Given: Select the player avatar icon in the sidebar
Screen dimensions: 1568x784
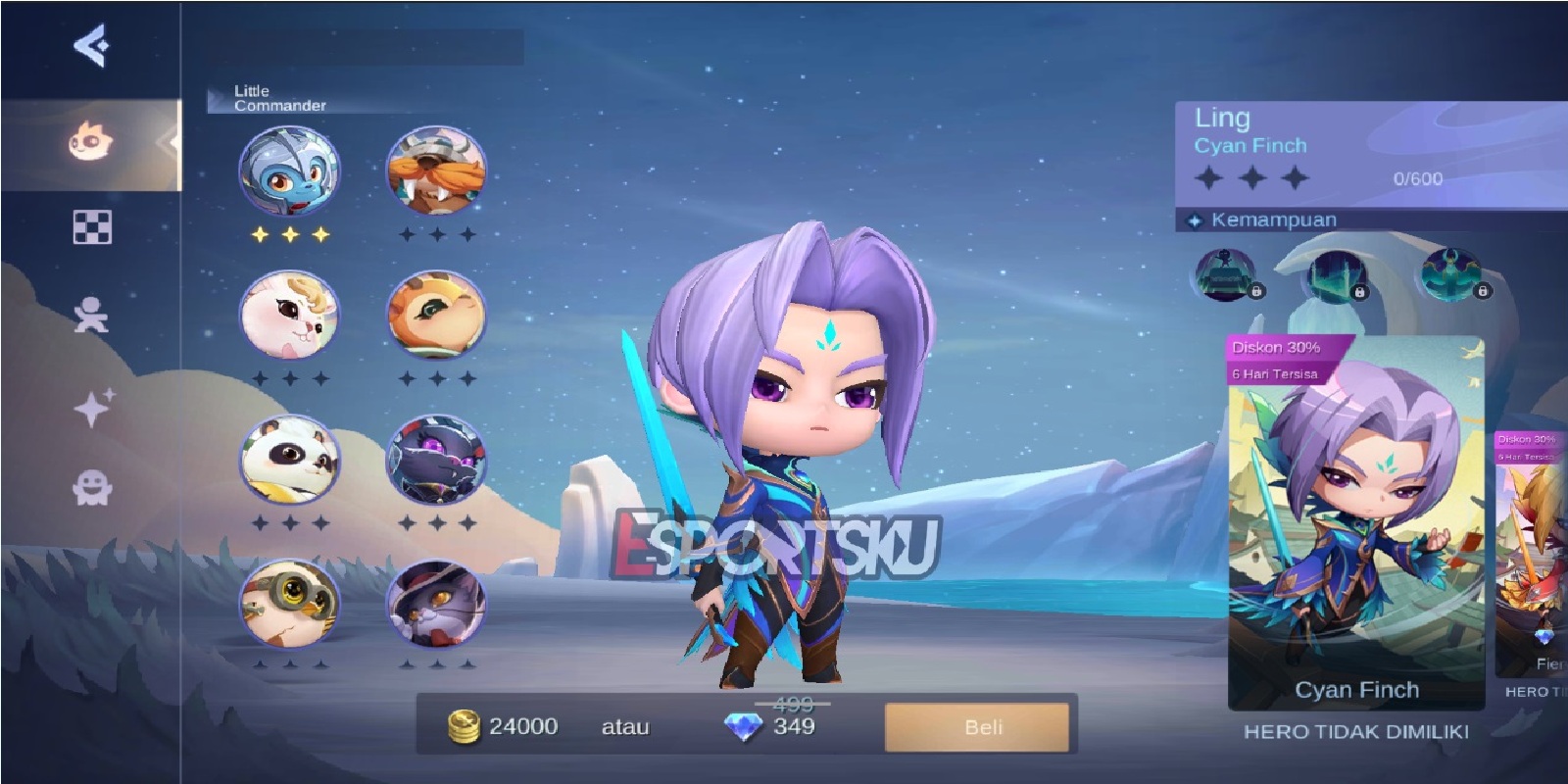Looking at the screenshot, I should [x=93, y=316].
